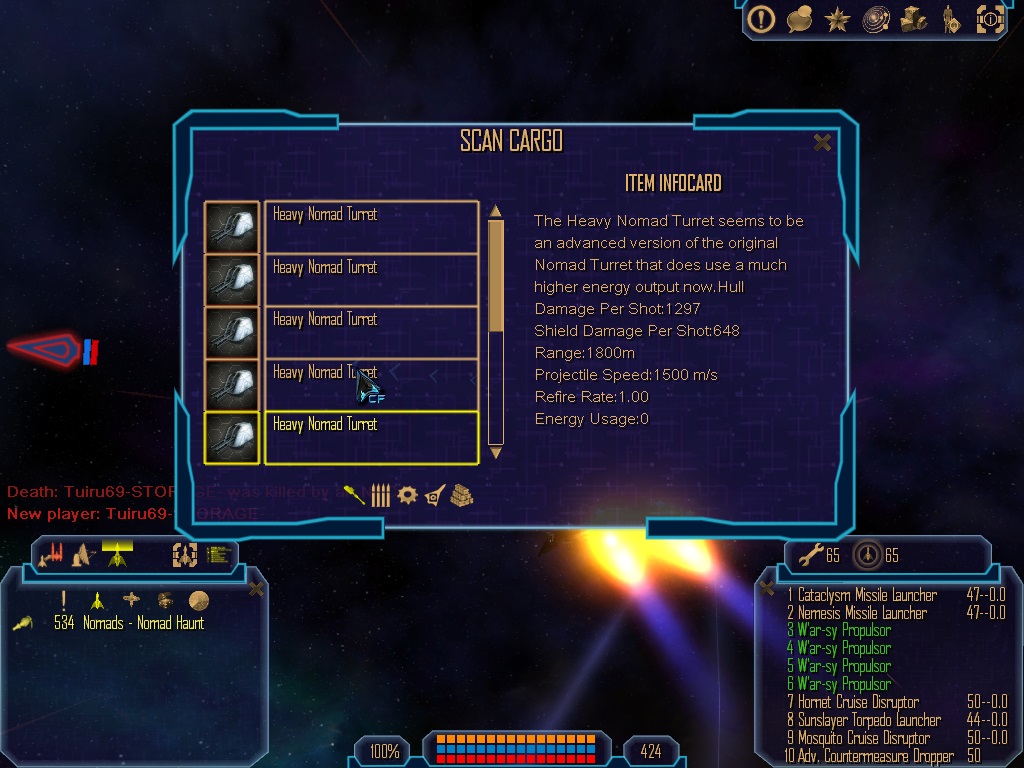Filter contacts by planet icon
The height and width of the screenshot is (768, 1024).
[x=199, y=600]
